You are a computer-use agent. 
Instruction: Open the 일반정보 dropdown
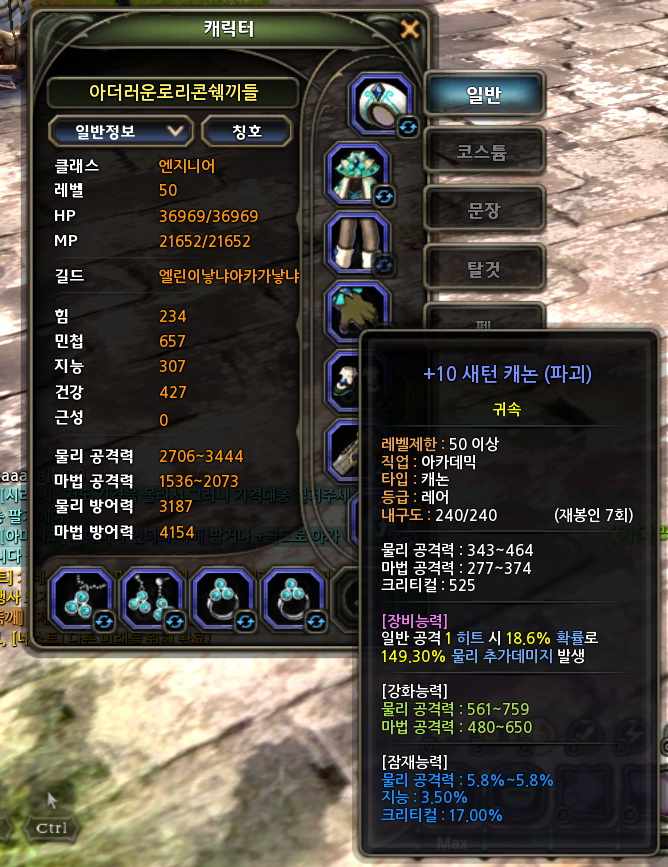click(x=120, y=130)
